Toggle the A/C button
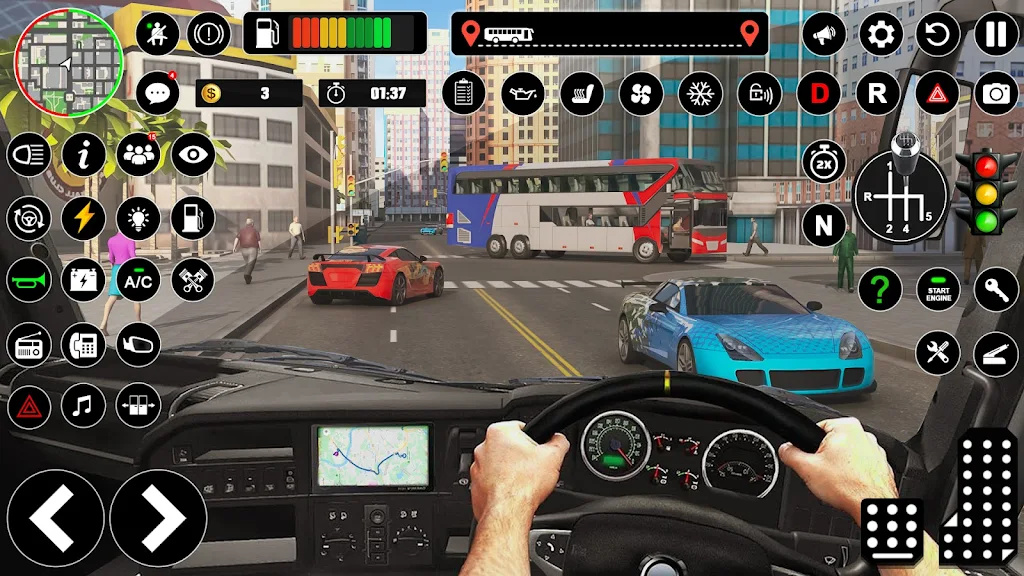 click(x=138, y=281)
